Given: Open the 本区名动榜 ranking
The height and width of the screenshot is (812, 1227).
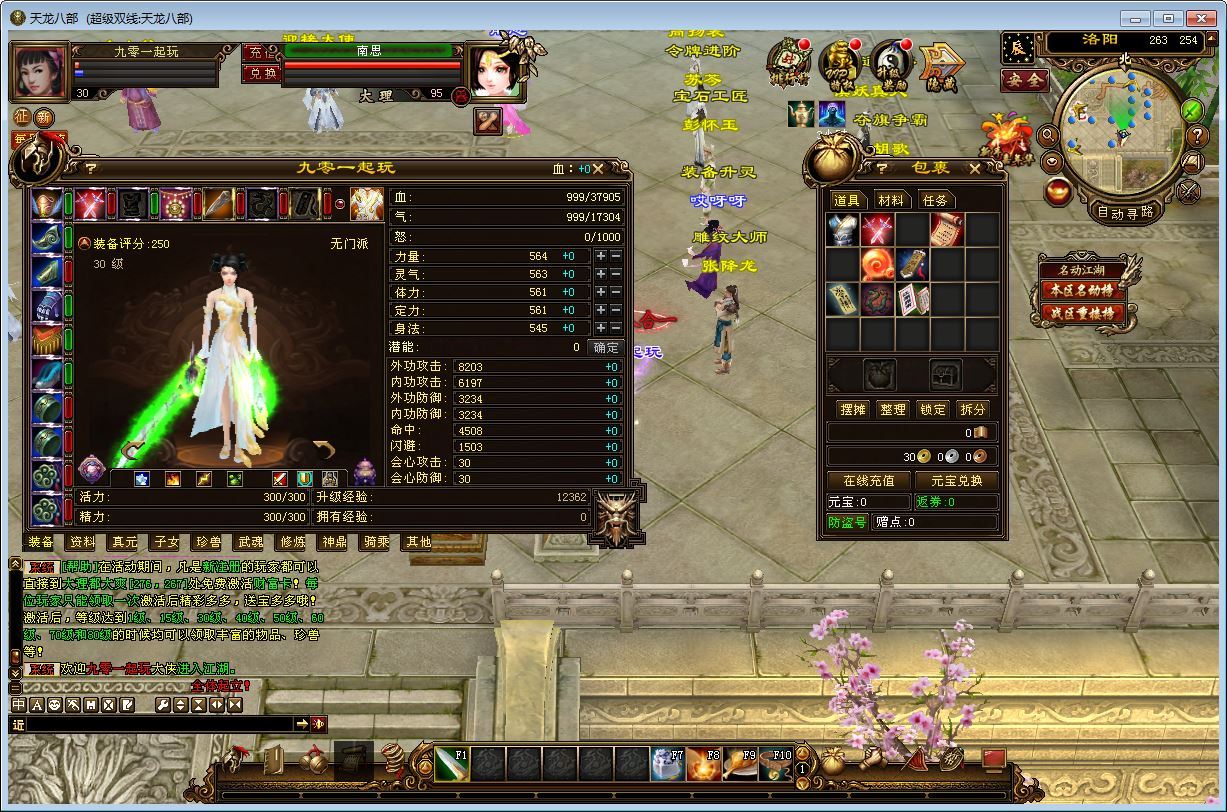Looking at the screenshot, I should pos(1080,291).
